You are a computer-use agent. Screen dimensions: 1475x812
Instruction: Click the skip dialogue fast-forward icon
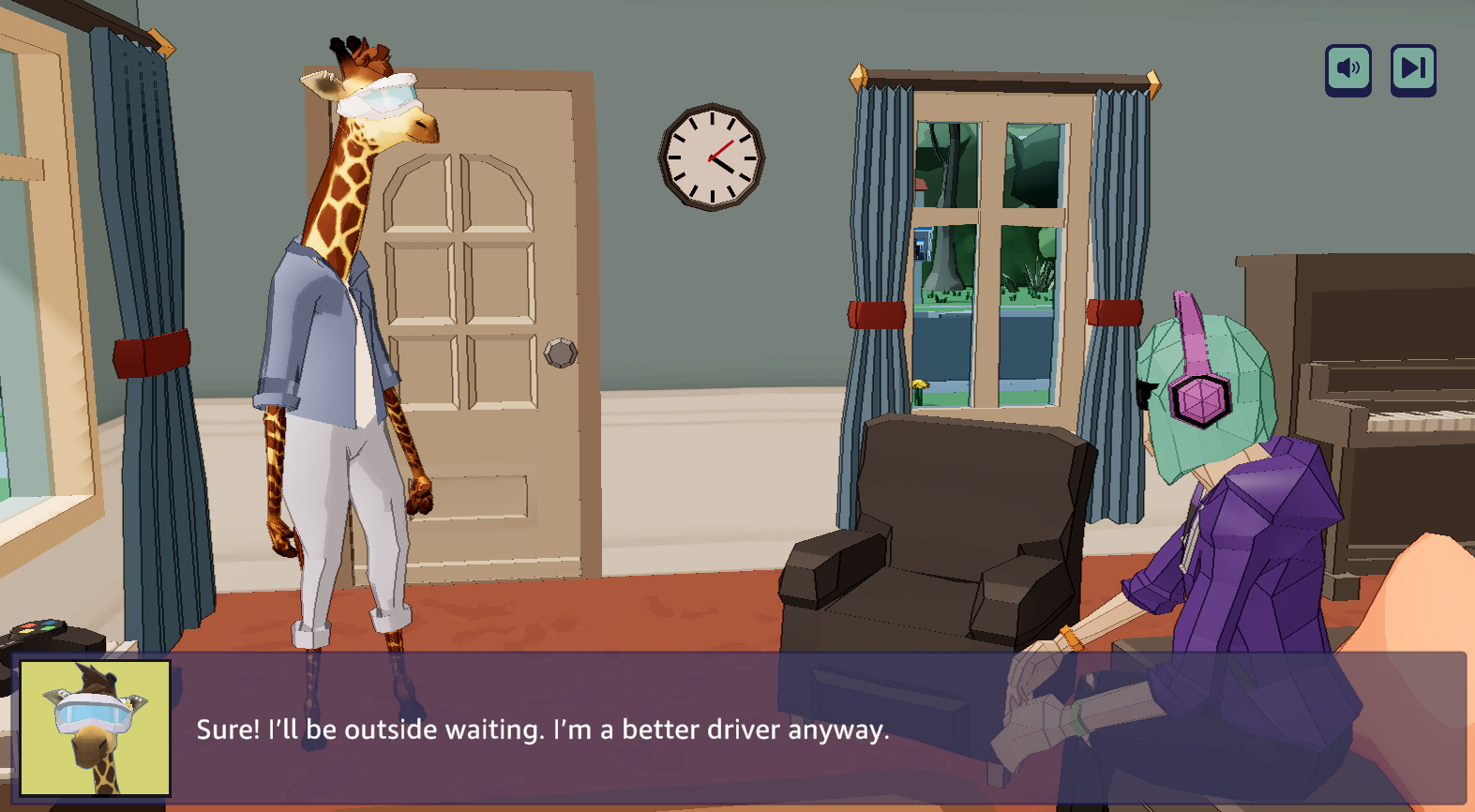click(1412, 67)
